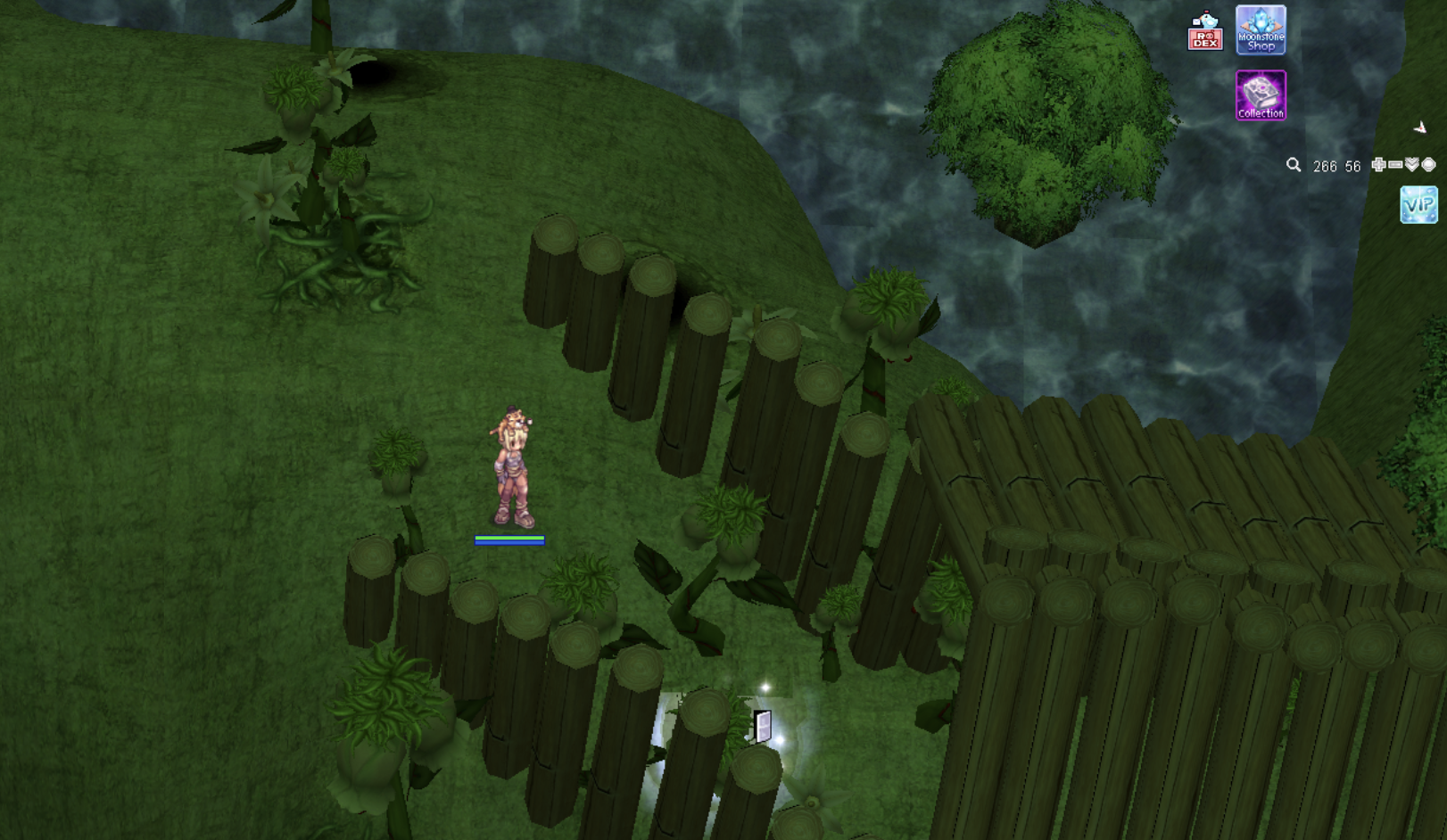Image resolution: width=1447 pixels, height=840 pixels.
Task: Zoom out the minimap with minus button
Action: [1395, 165]
